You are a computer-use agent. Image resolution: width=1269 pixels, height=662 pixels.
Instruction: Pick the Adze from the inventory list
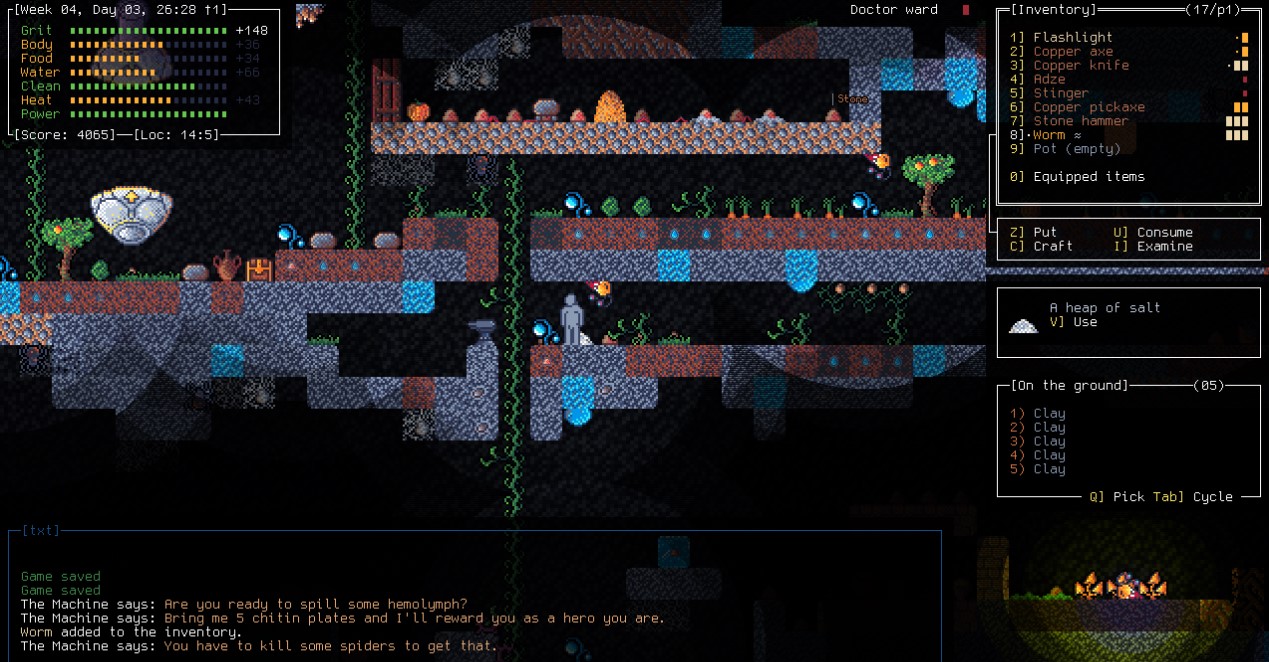tap(1049, 79)
